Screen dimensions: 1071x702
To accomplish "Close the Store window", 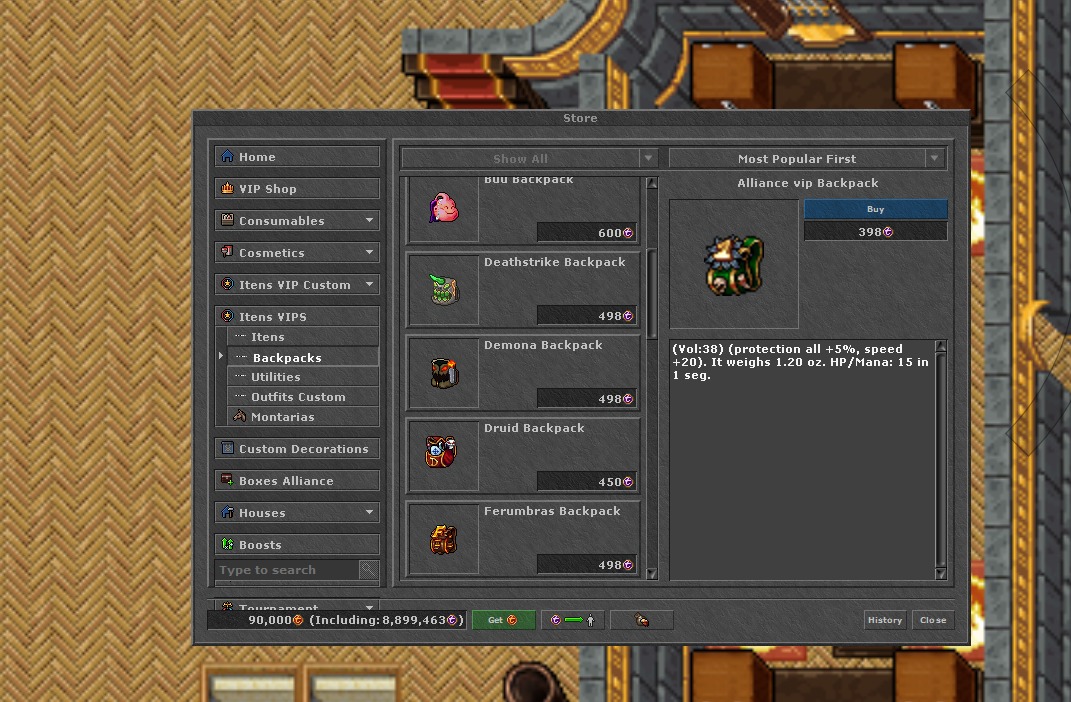I will point(933,620).
